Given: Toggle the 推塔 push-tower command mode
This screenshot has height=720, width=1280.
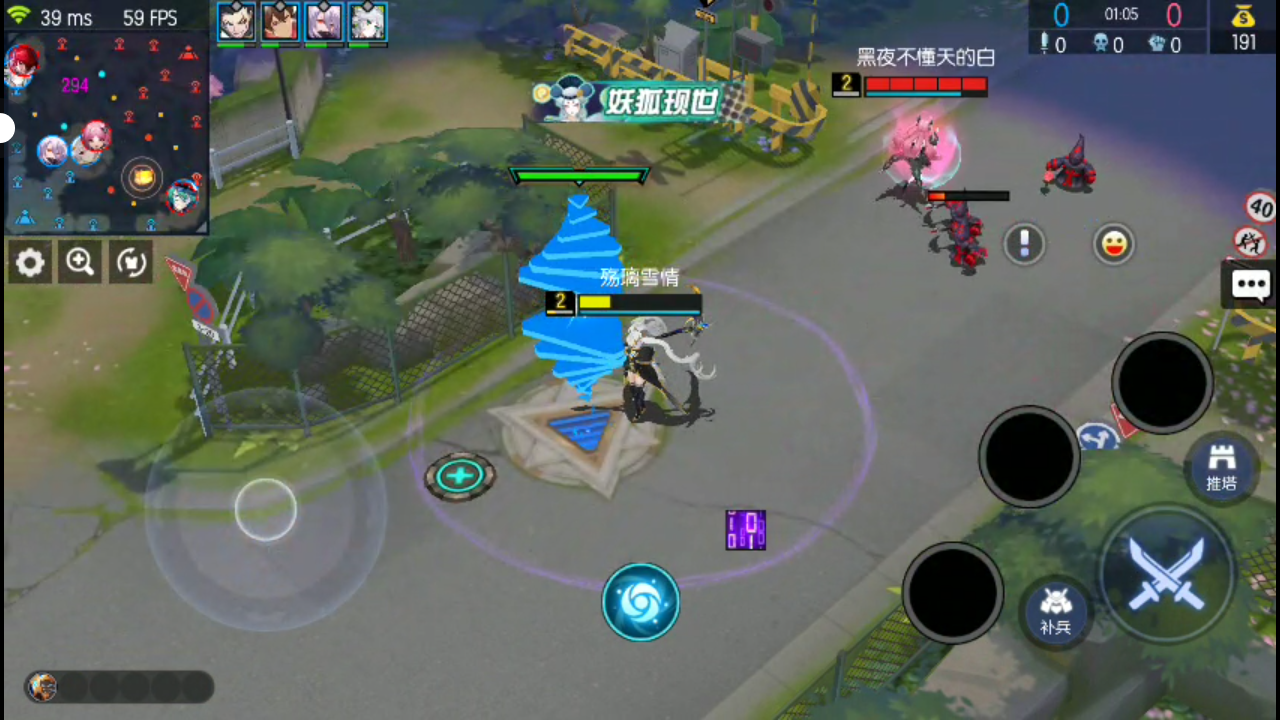Looking at the screenshot, I should (x=1222, y=466).
